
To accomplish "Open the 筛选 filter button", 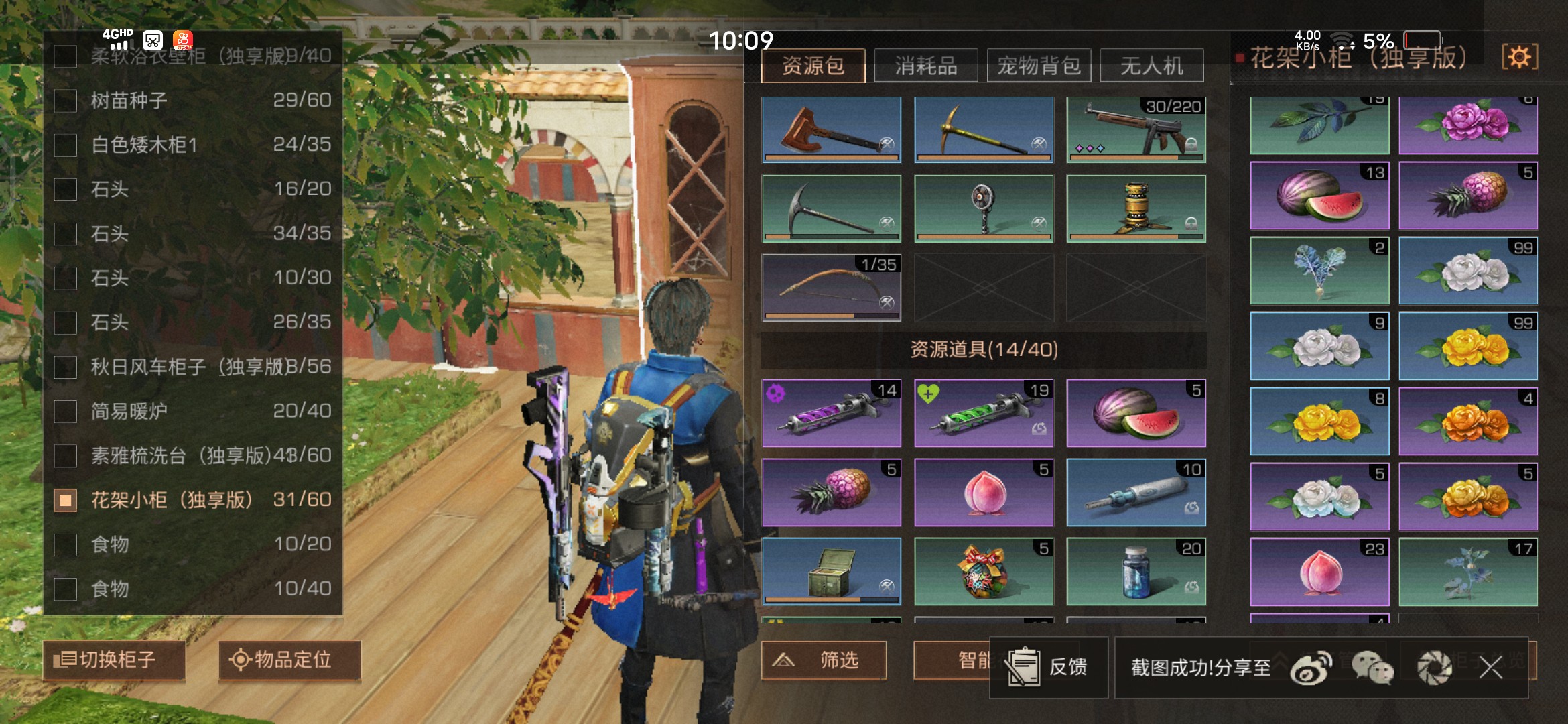I will [x=824, y=660].
